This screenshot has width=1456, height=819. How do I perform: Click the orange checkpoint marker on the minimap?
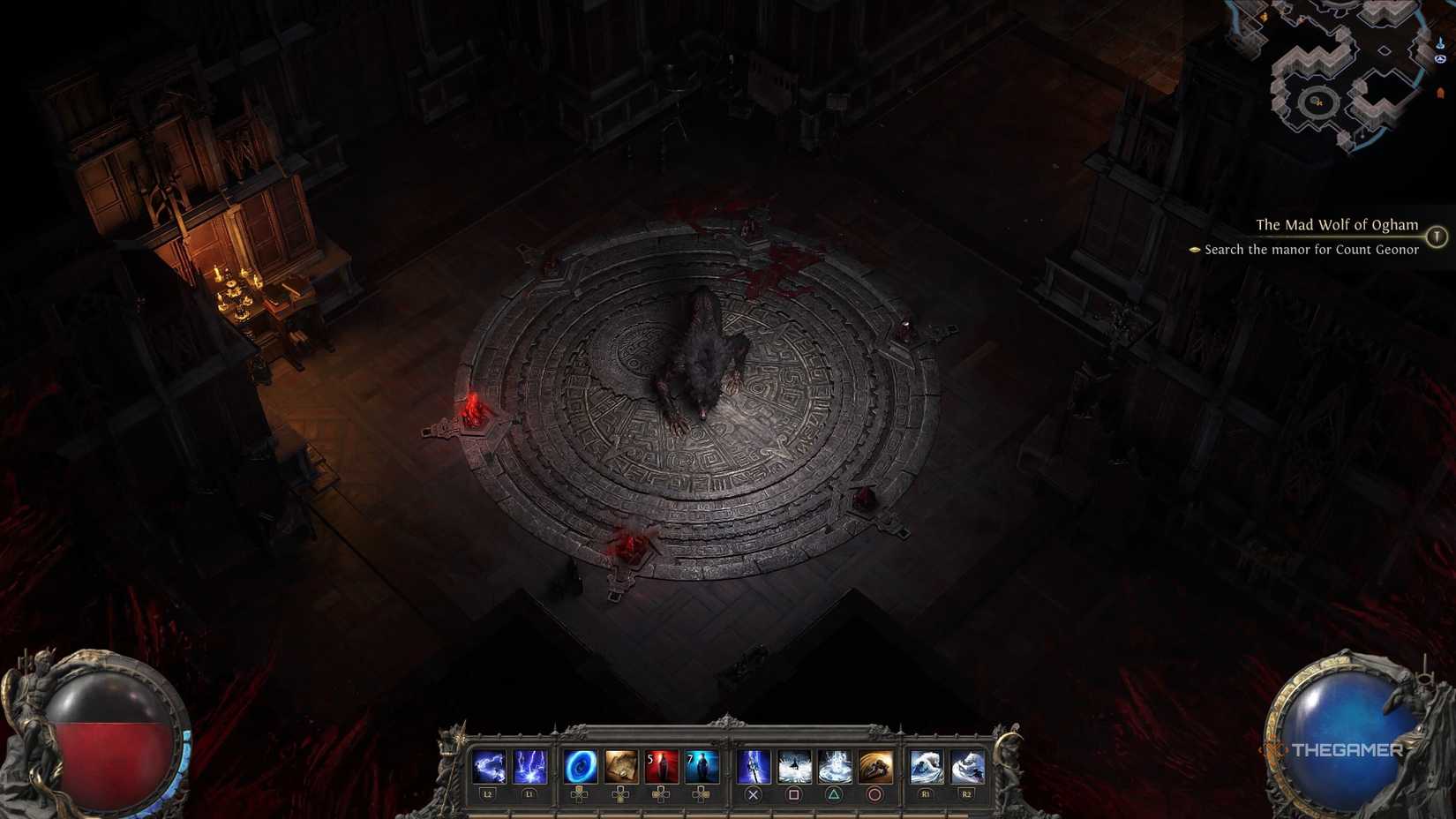coord(1441,92)
